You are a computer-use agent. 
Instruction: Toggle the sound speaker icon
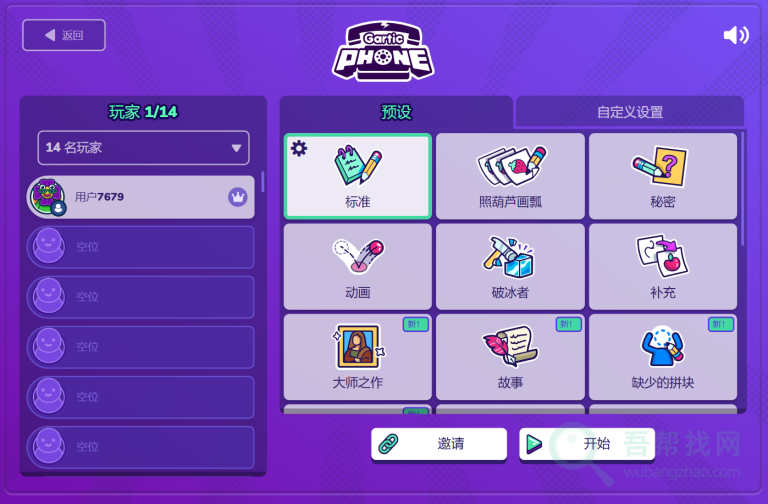(x=736, y=36)
